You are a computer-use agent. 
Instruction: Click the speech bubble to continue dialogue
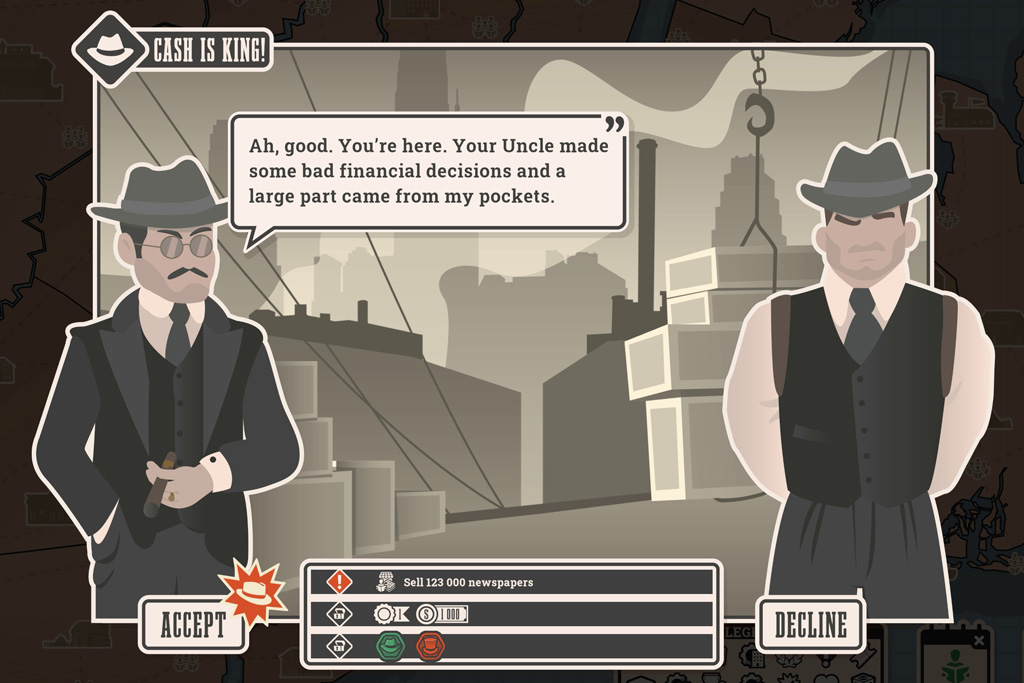coord(428,172)
